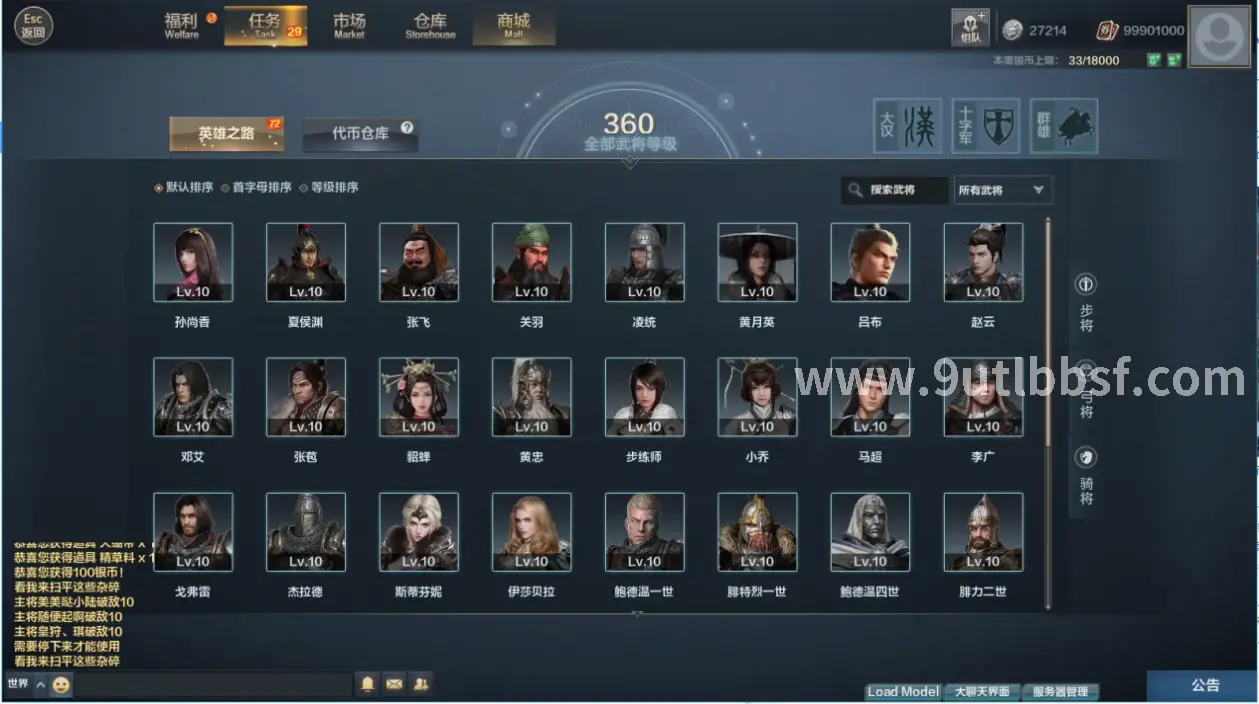This screenshot has width=1259, height=704.
Task: Select 首字母排序 alphabetical sorting
Action: (x=256, y=187)
